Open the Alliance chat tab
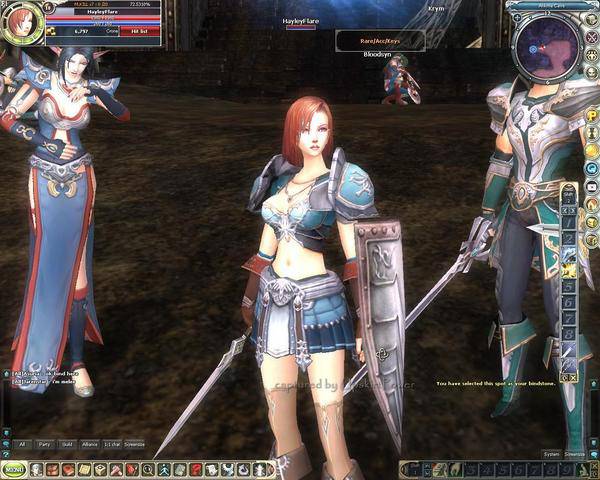The height and width of the screenshot is (480, 600). click(91, 443)
